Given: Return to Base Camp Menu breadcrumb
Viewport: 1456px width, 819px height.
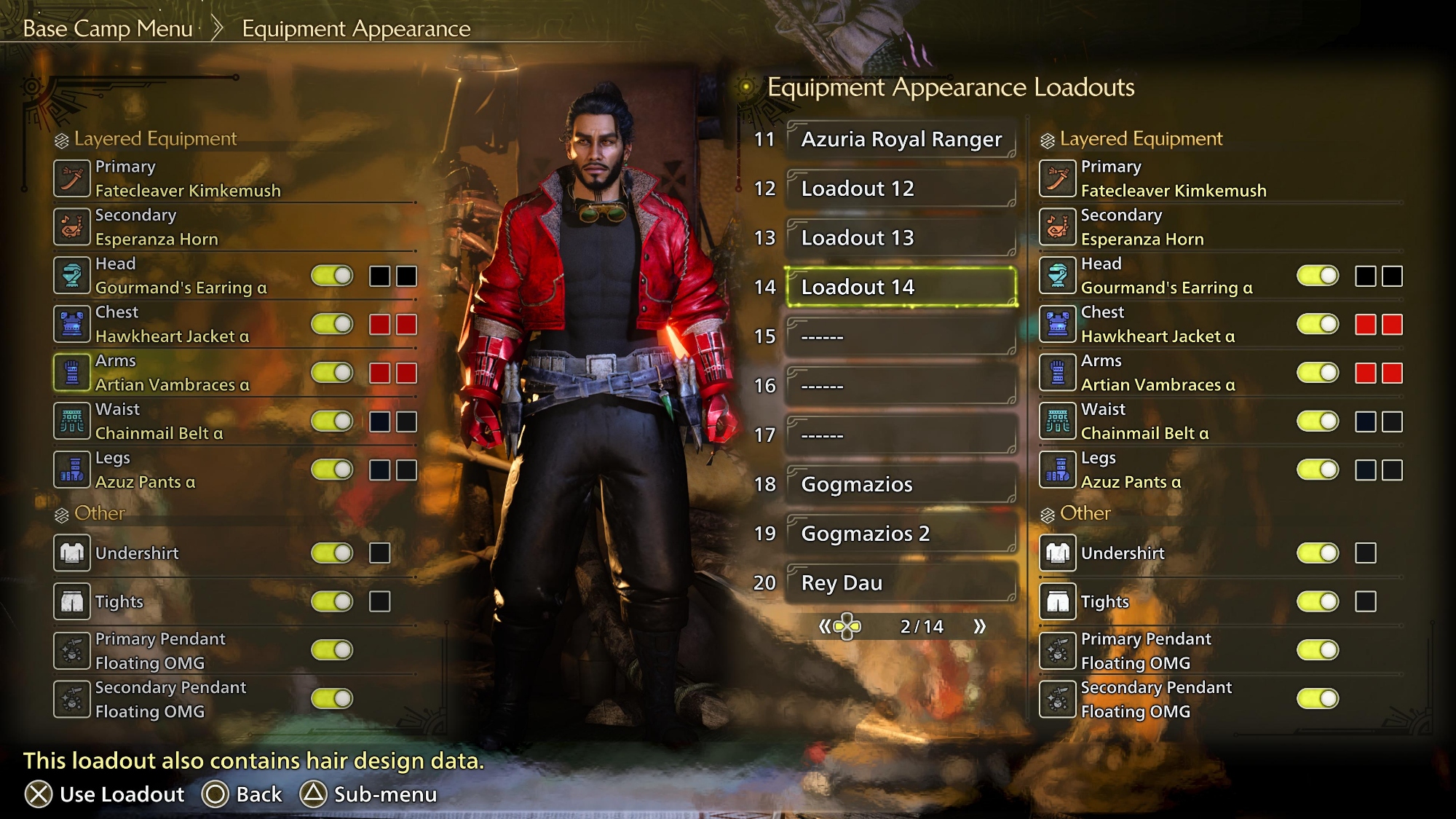Looking at the screenshot, I should (x=108, y=28).
